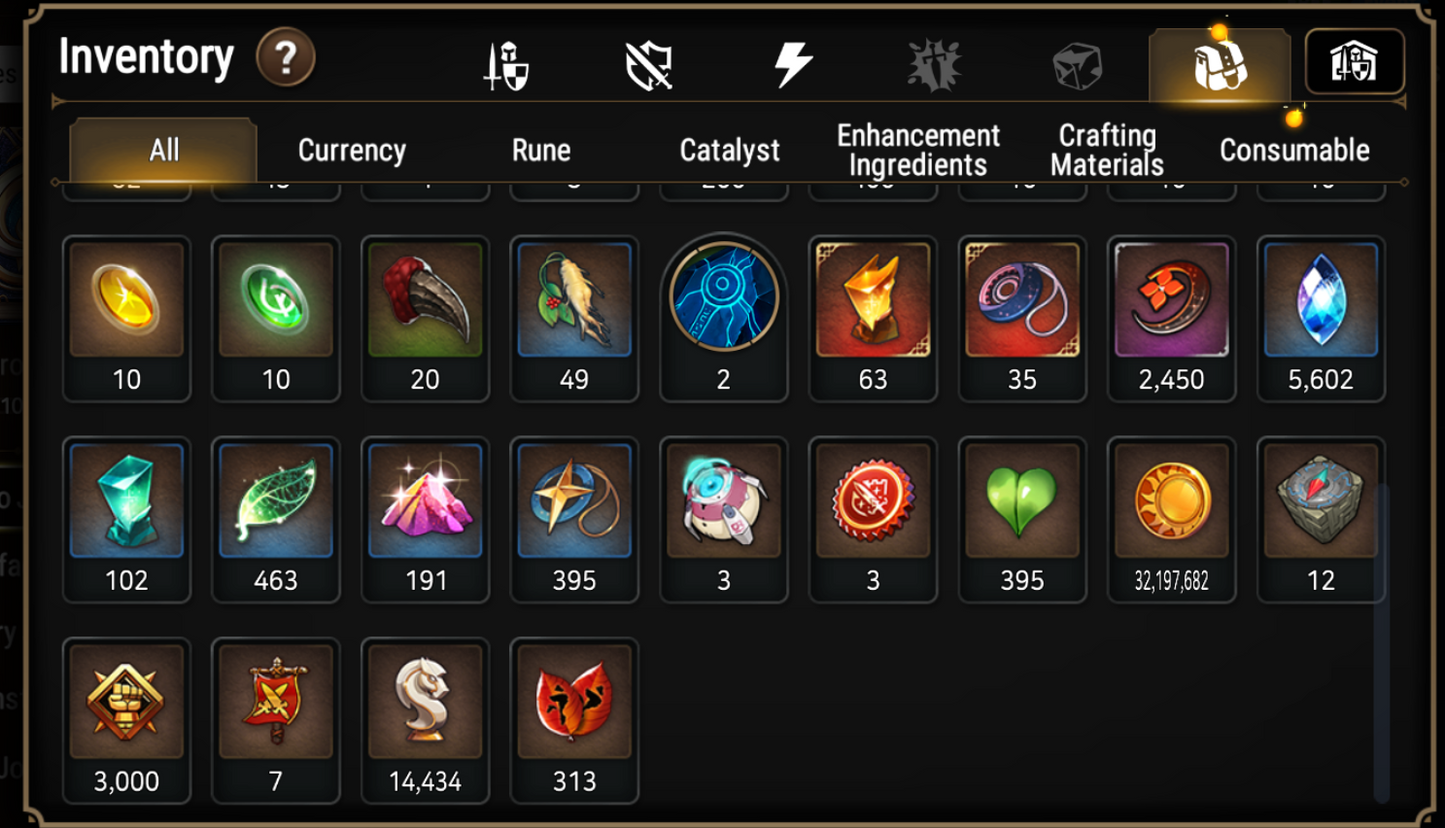Select the compass pendant item with 395
The height and width of the screenshot is (828, 1445).
point(574,503)
